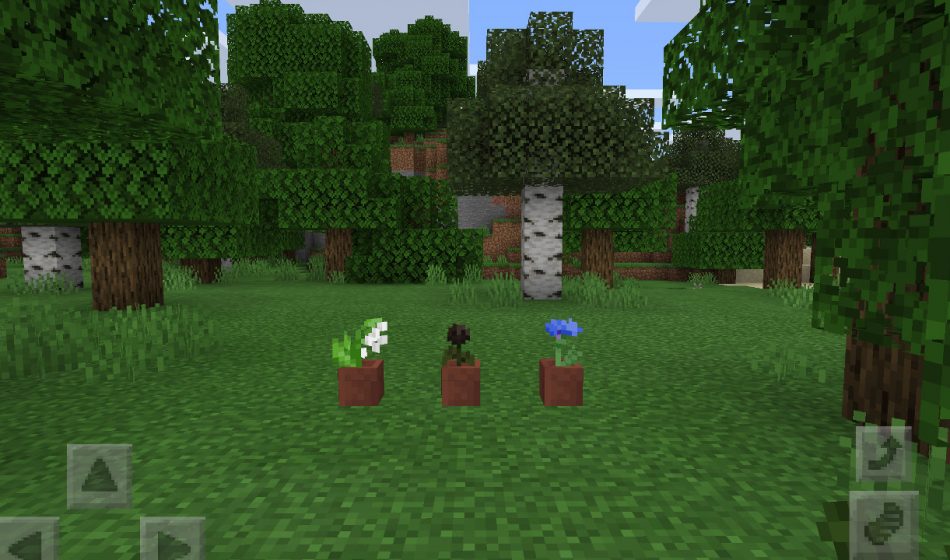Tap the move left arrow button
950x560 pixels.
(x=27, y=541)
